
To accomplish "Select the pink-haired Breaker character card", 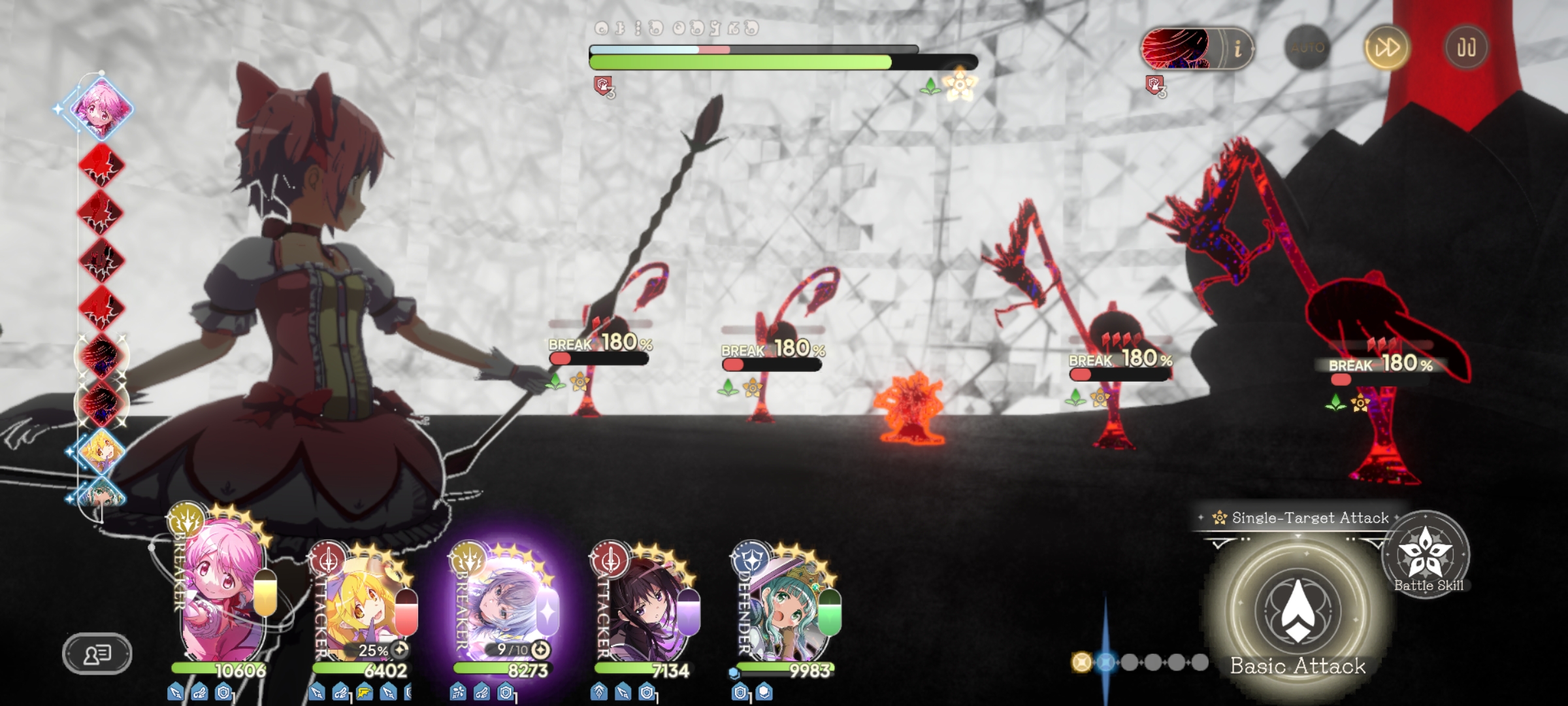I will tap(223, 601).
